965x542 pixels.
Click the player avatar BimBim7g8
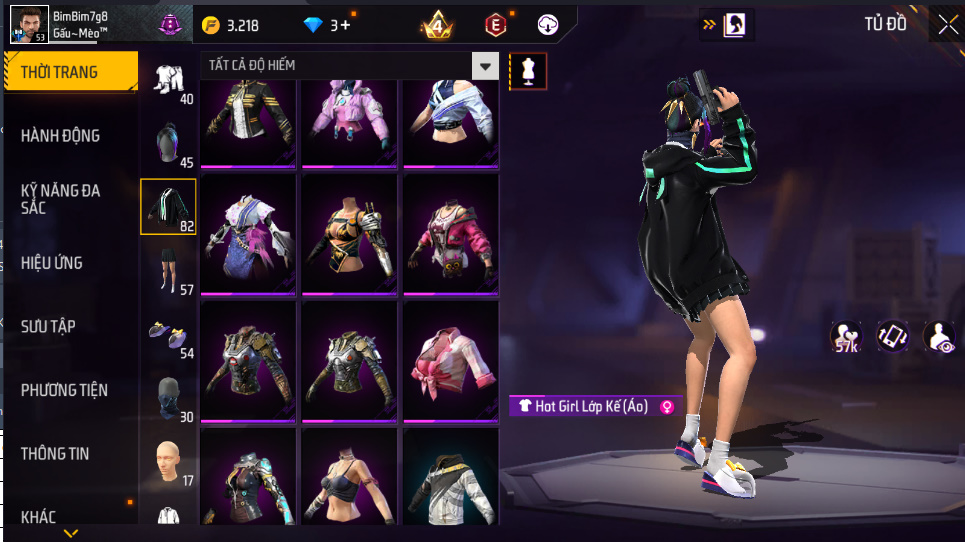[x=29, y=23]
